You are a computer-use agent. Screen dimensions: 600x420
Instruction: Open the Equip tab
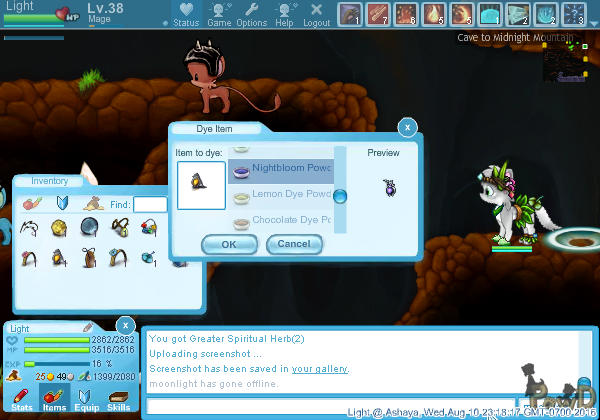(x=87, y=400)
